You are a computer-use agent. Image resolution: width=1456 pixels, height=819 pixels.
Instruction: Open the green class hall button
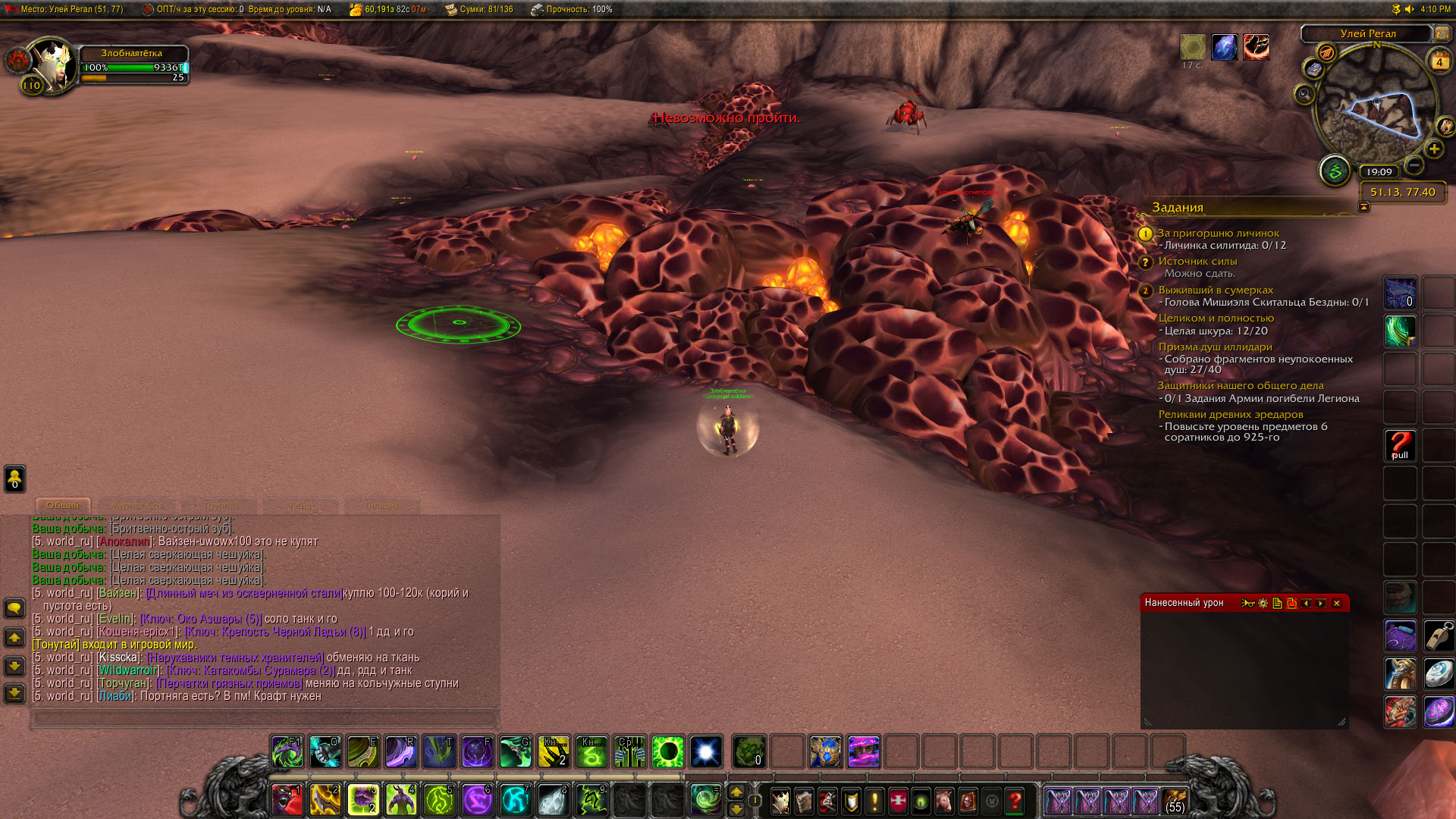1335,171
